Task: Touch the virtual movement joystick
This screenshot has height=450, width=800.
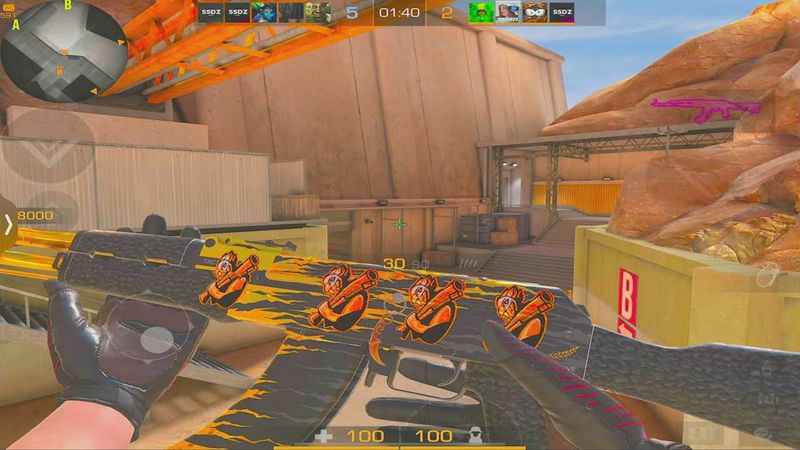Action: pos(152,339)
